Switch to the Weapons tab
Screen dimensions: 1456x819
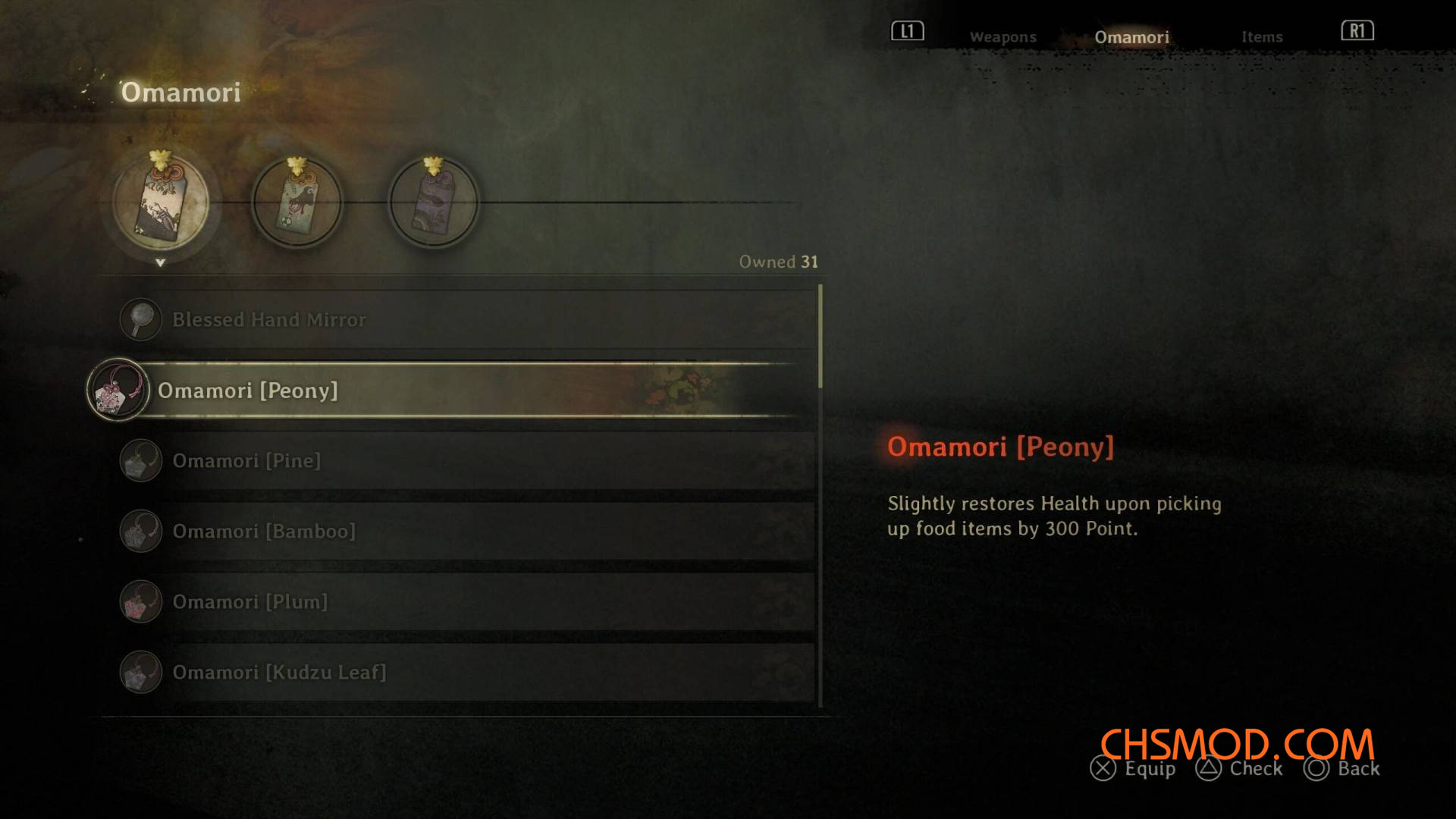(1003, 37)
